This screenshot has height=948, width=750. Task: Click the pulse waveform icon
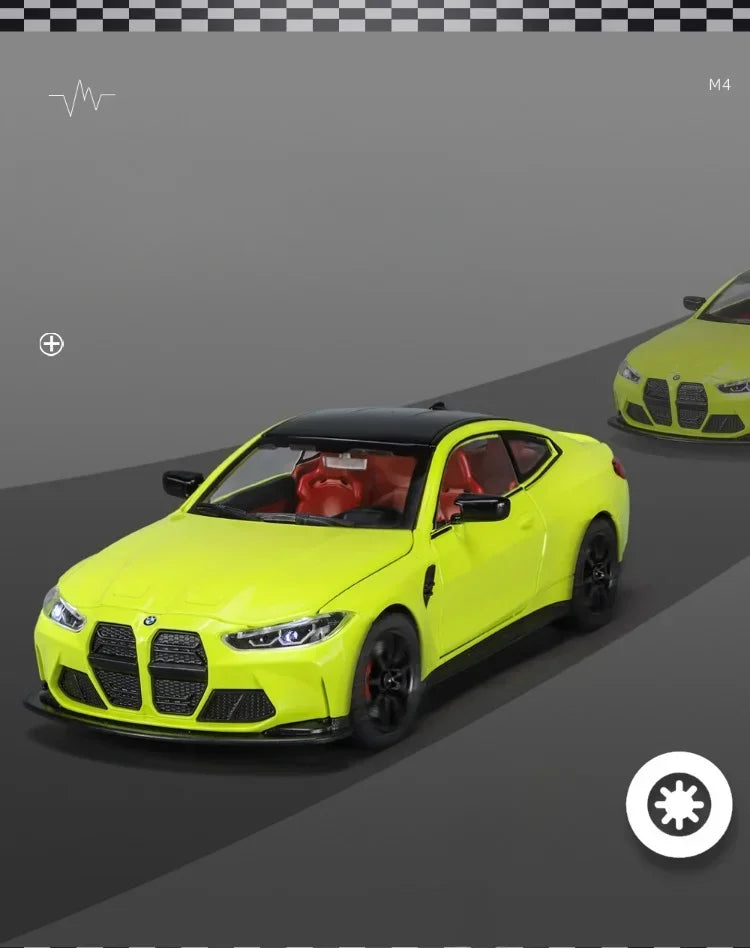(81, 98)
